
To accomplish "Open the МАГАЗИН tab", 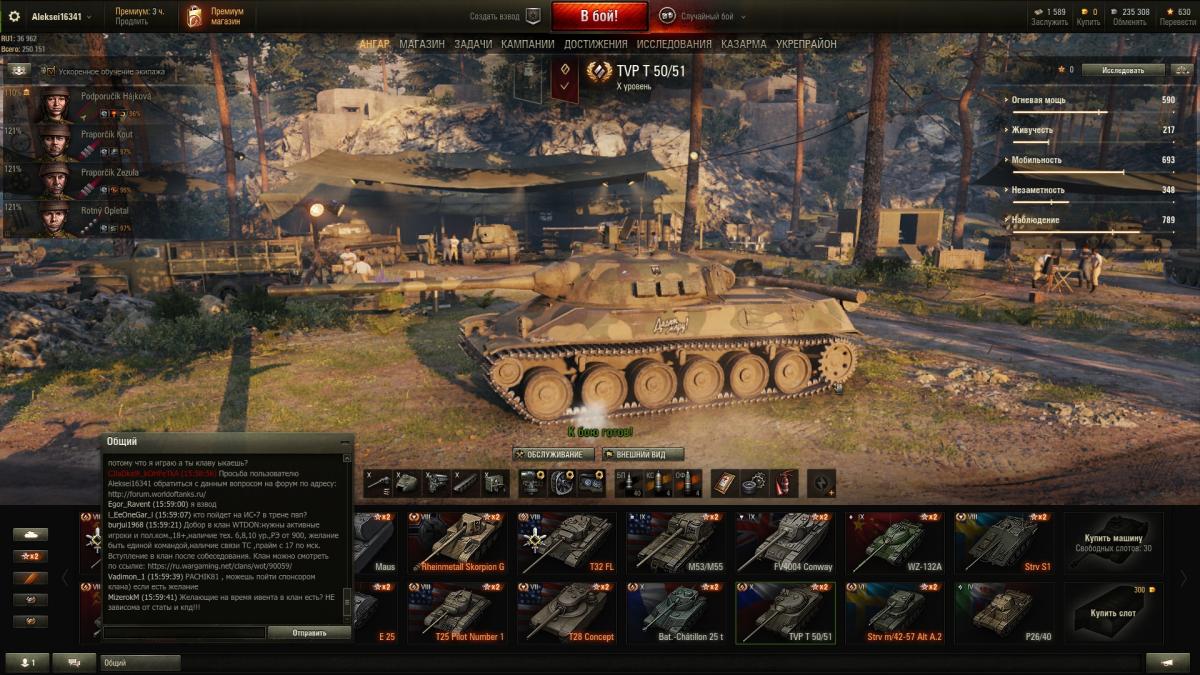I will click(x=422, y=44).
